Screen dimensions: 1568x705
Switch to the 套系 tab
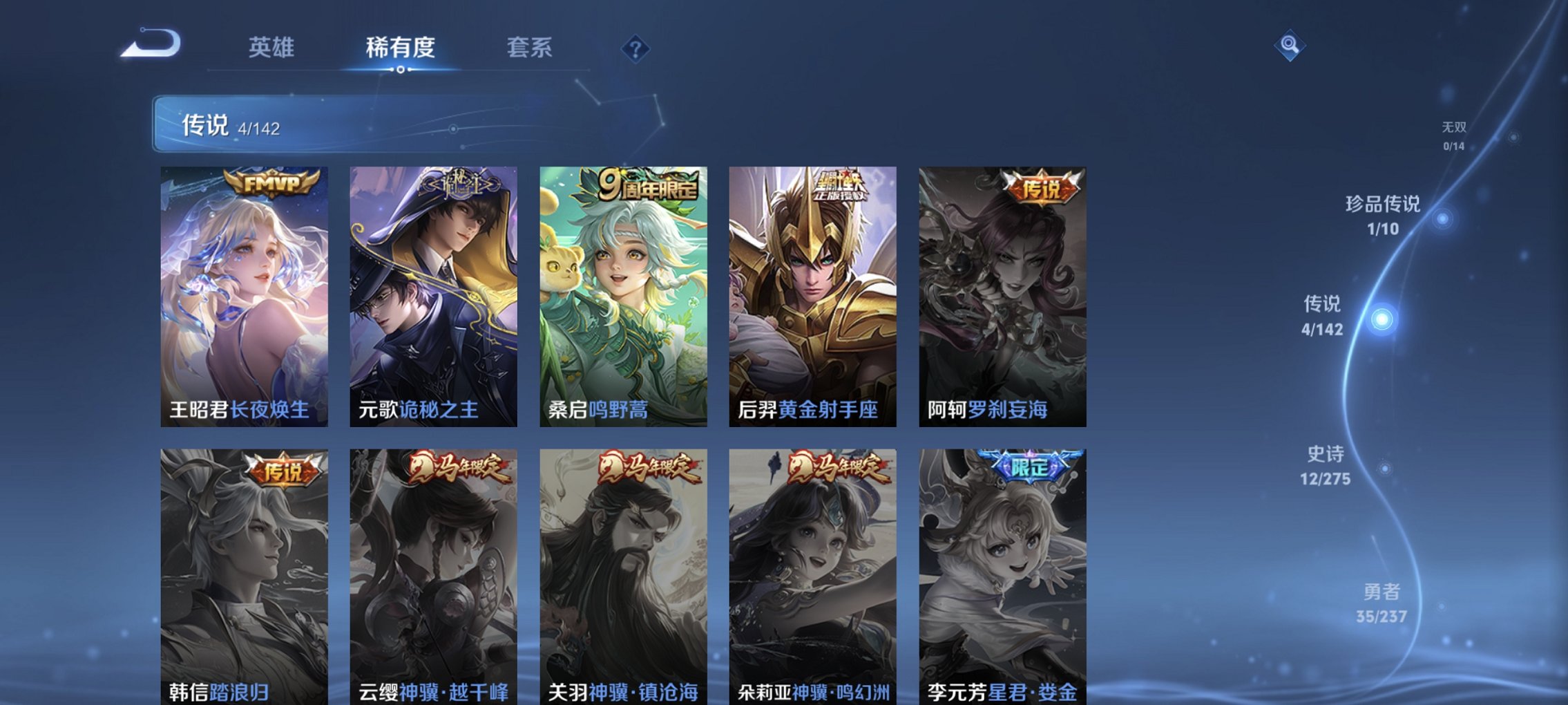tap(528, 47)
